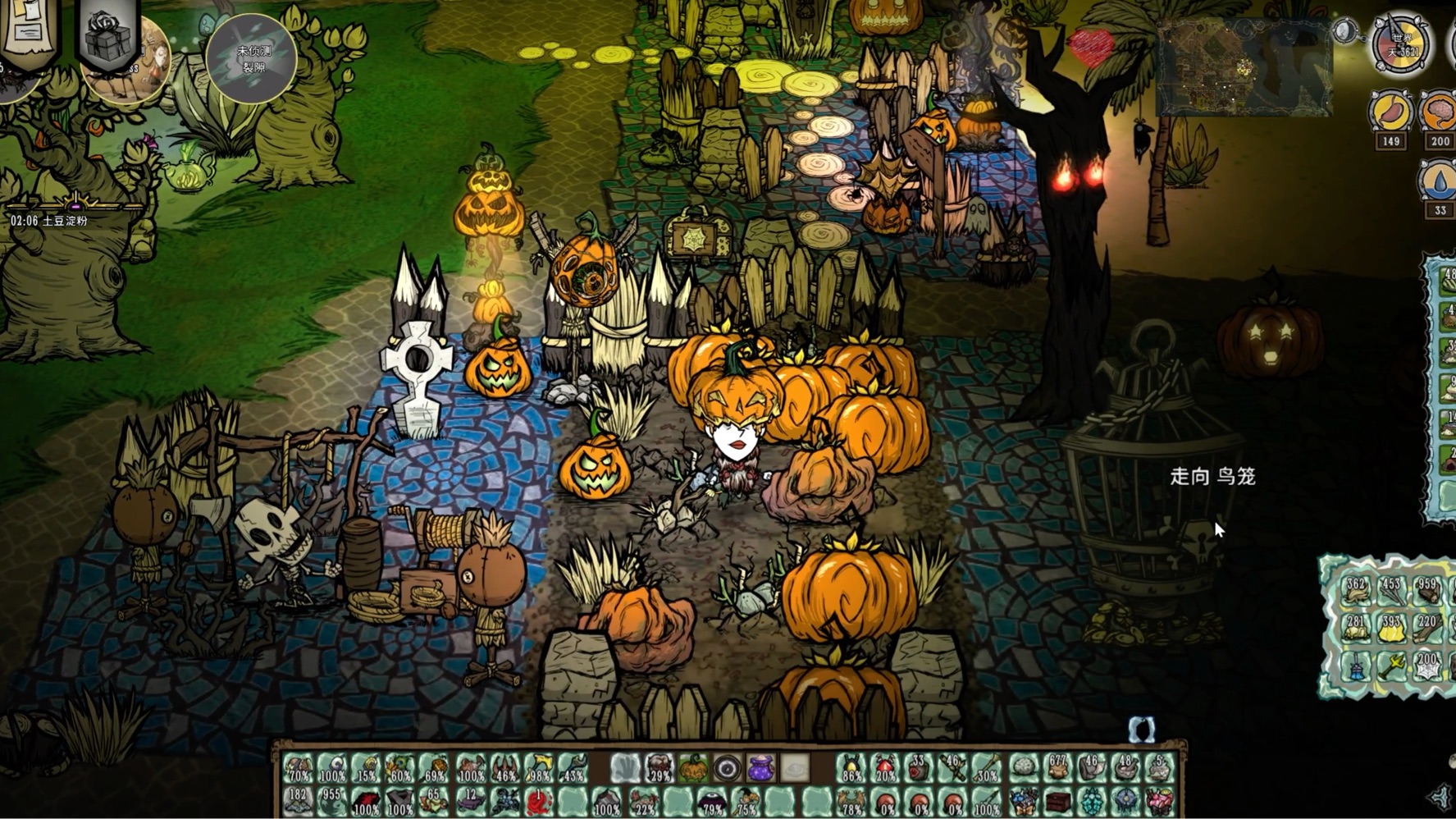Click the undetected rift indicator circle
The image size is (1456, 819).
[x=252, y=59]
